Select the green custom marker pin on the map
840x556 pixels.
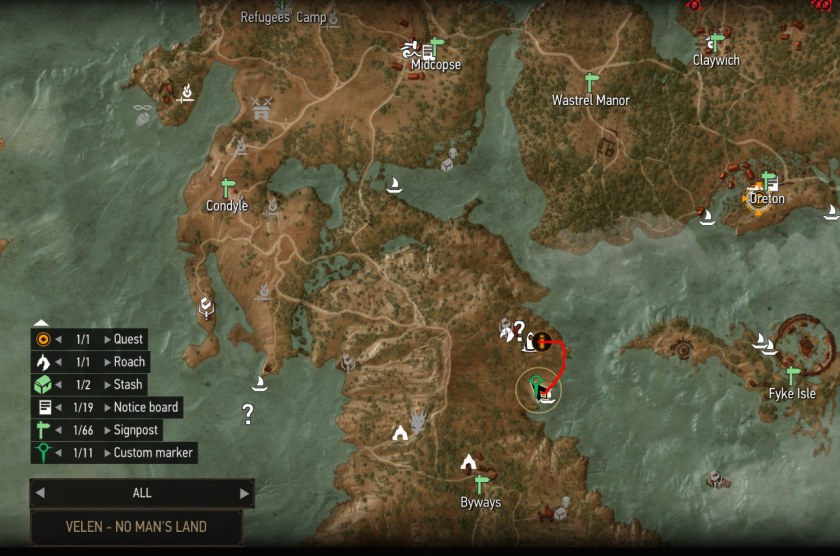537,383
